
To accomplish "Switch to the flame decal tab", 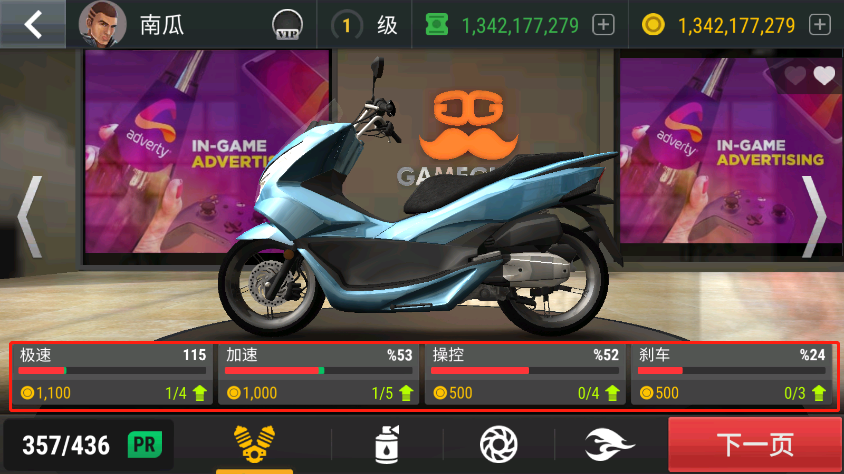I will [610, 443].
